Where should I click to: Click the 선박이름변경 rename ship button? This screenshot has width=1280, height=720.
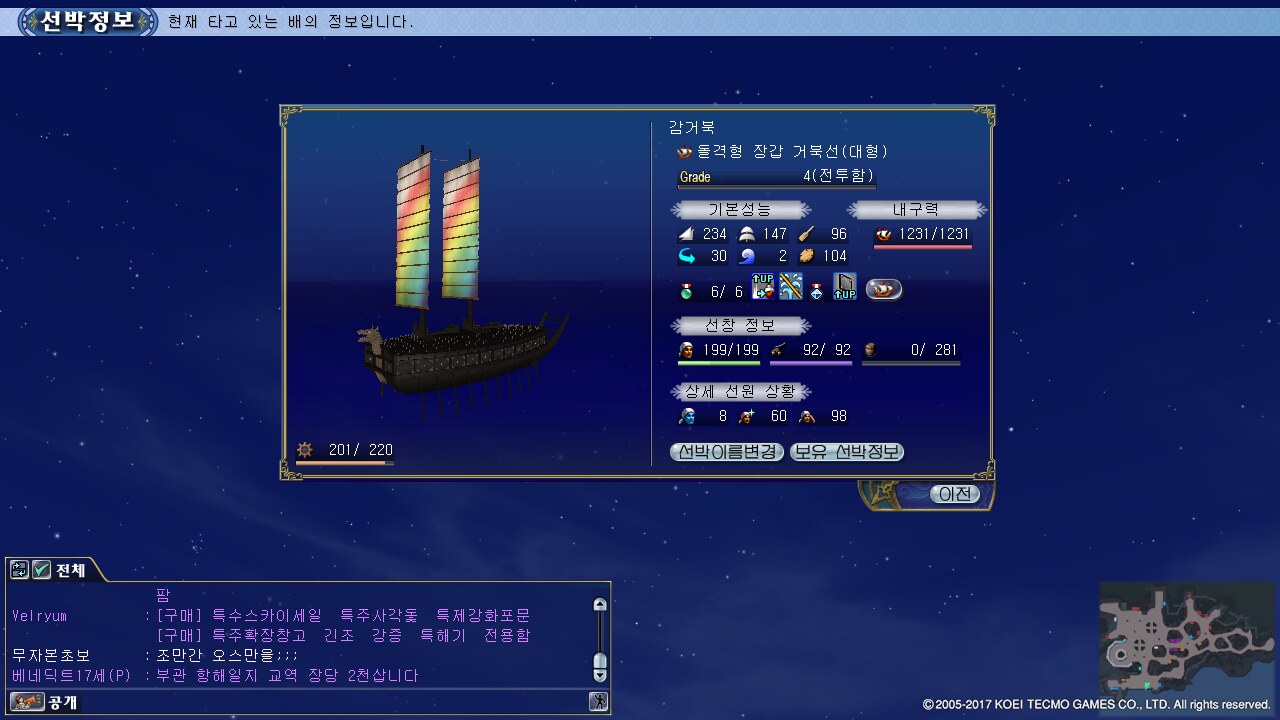727,452
